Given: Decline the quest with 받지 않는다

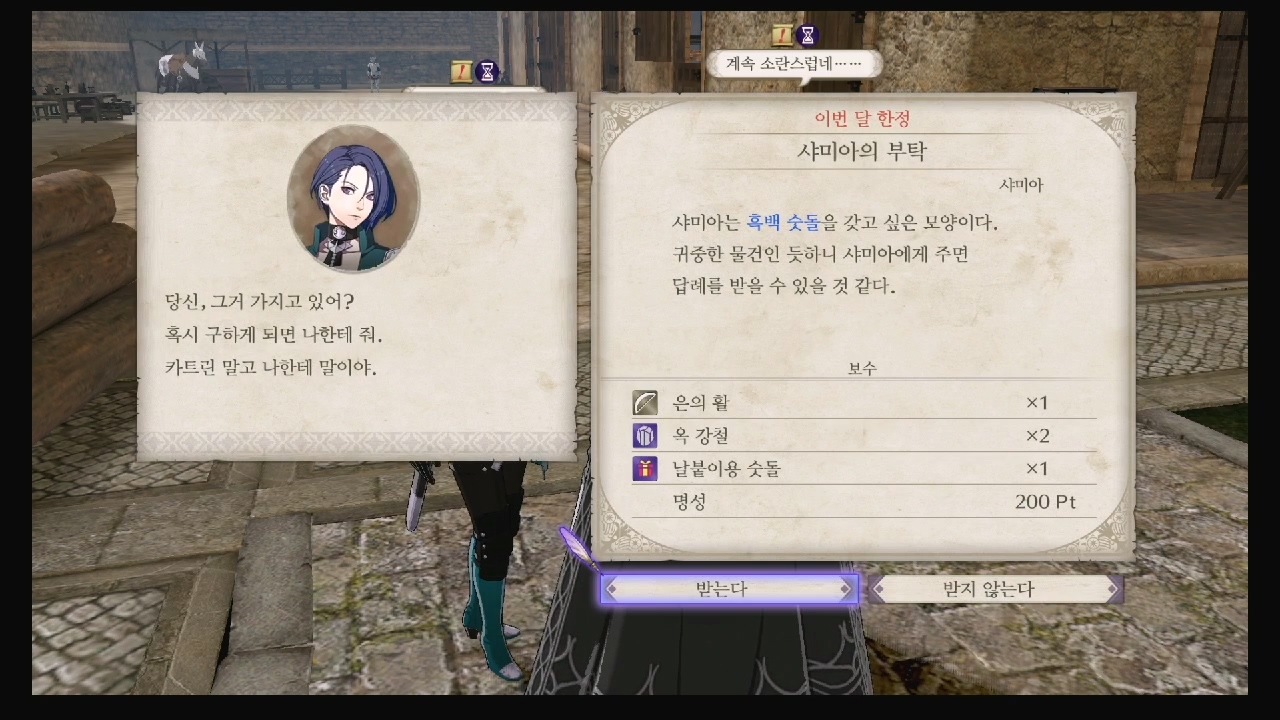Looking at the screenshot, I should pyautogui.click(x=994, y=589).
